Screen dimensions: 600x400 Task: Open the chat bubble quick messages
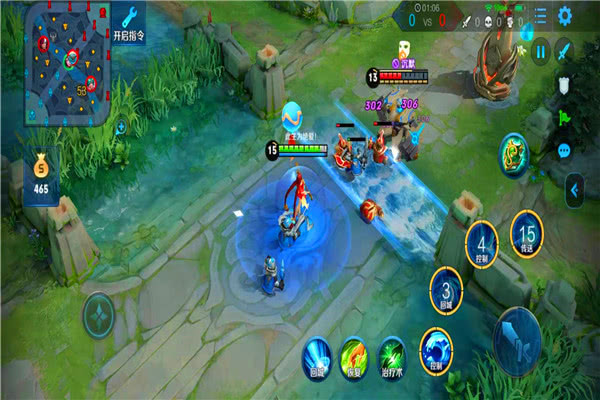(564, 150)
